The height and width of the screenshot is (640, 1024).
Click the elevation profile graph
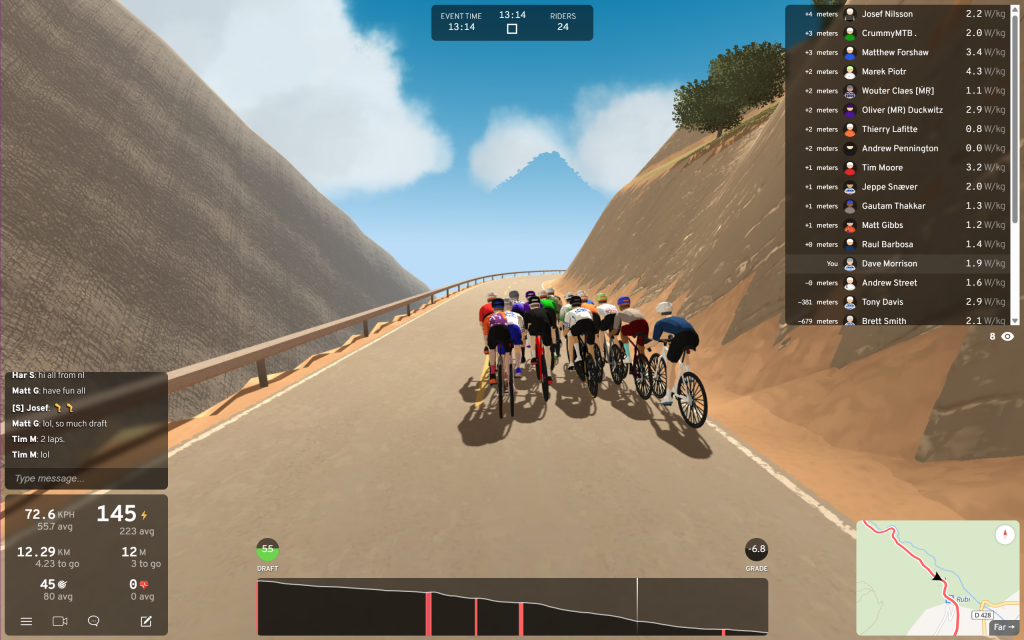point(512,606)
